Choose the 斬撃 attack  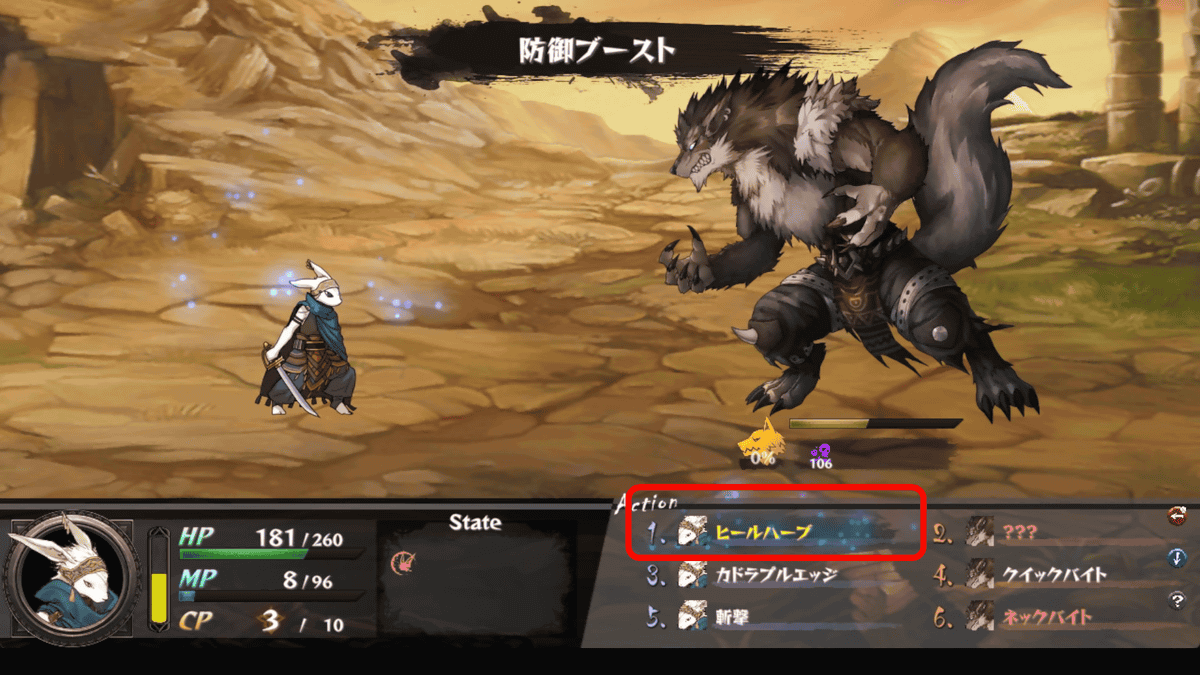tap(735, 618)
